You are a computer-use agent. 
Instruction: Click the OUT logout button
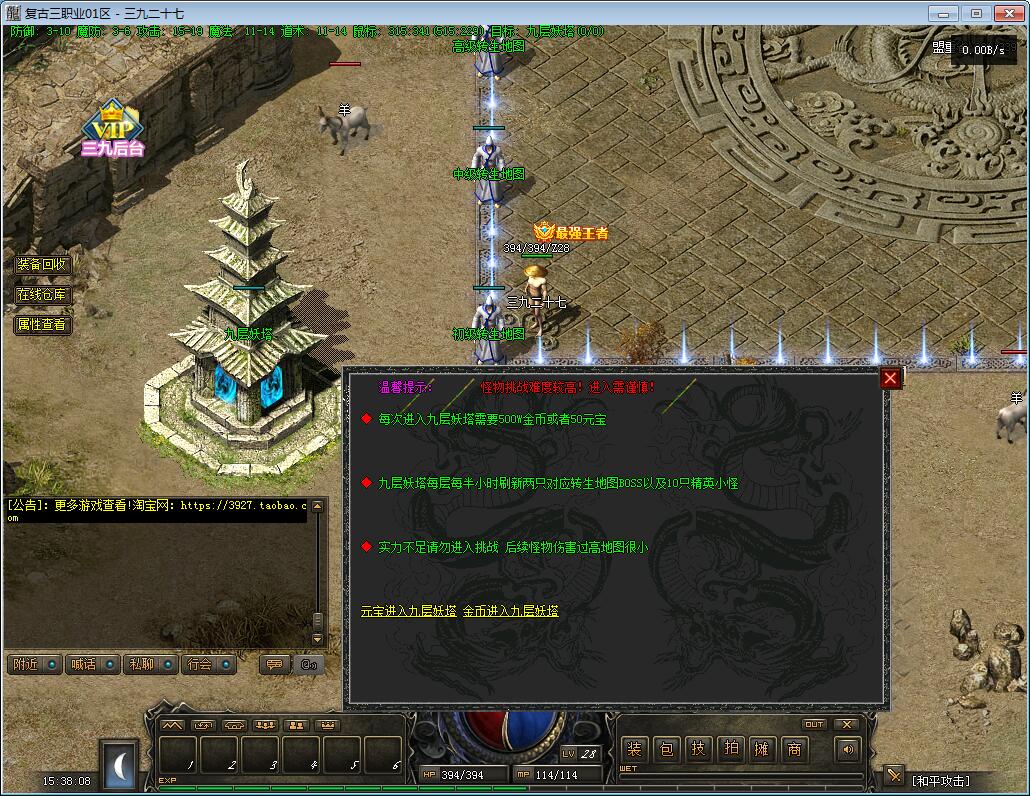click(x=814, y=724)
